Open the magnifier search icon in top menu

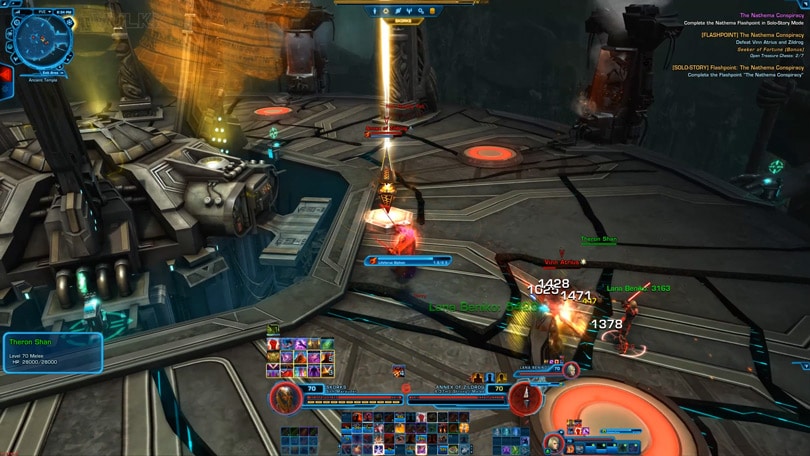(421, 11)
